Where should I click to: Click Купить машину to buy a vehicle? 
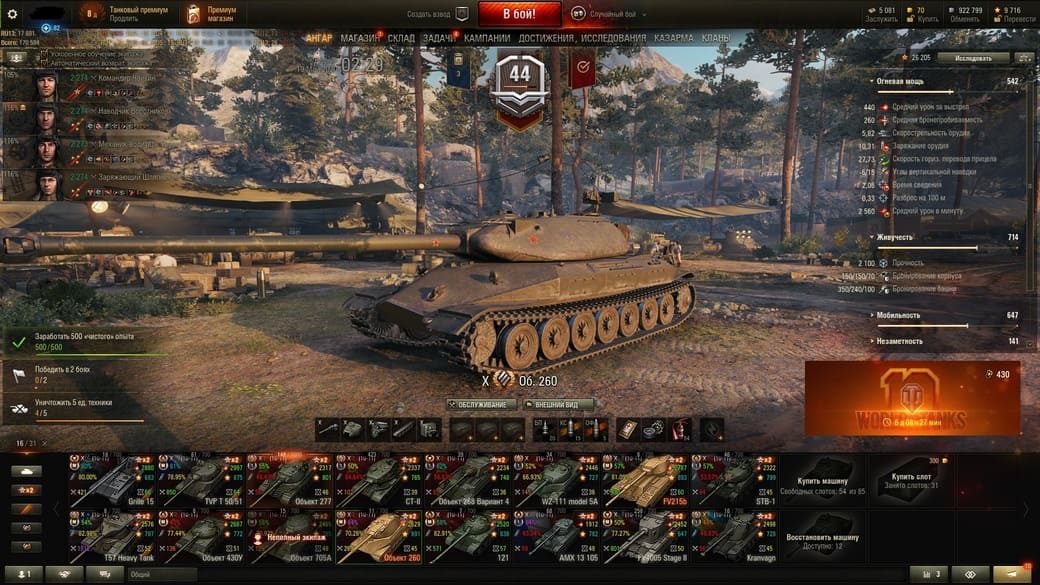point(823,479)
